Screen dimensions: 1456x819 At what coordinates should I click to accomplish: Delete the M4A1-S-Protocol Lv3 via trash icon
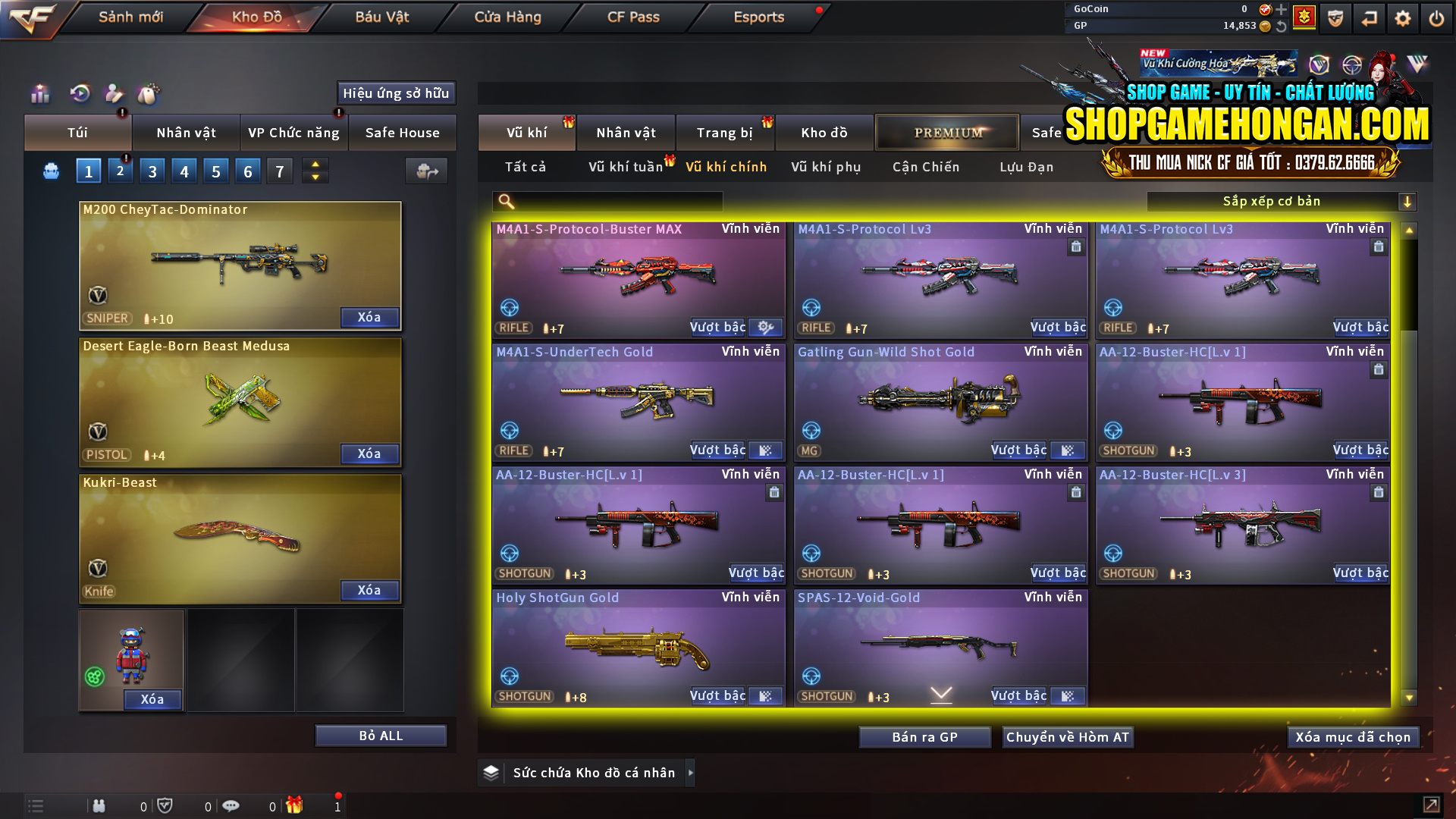pos(1075,247)
